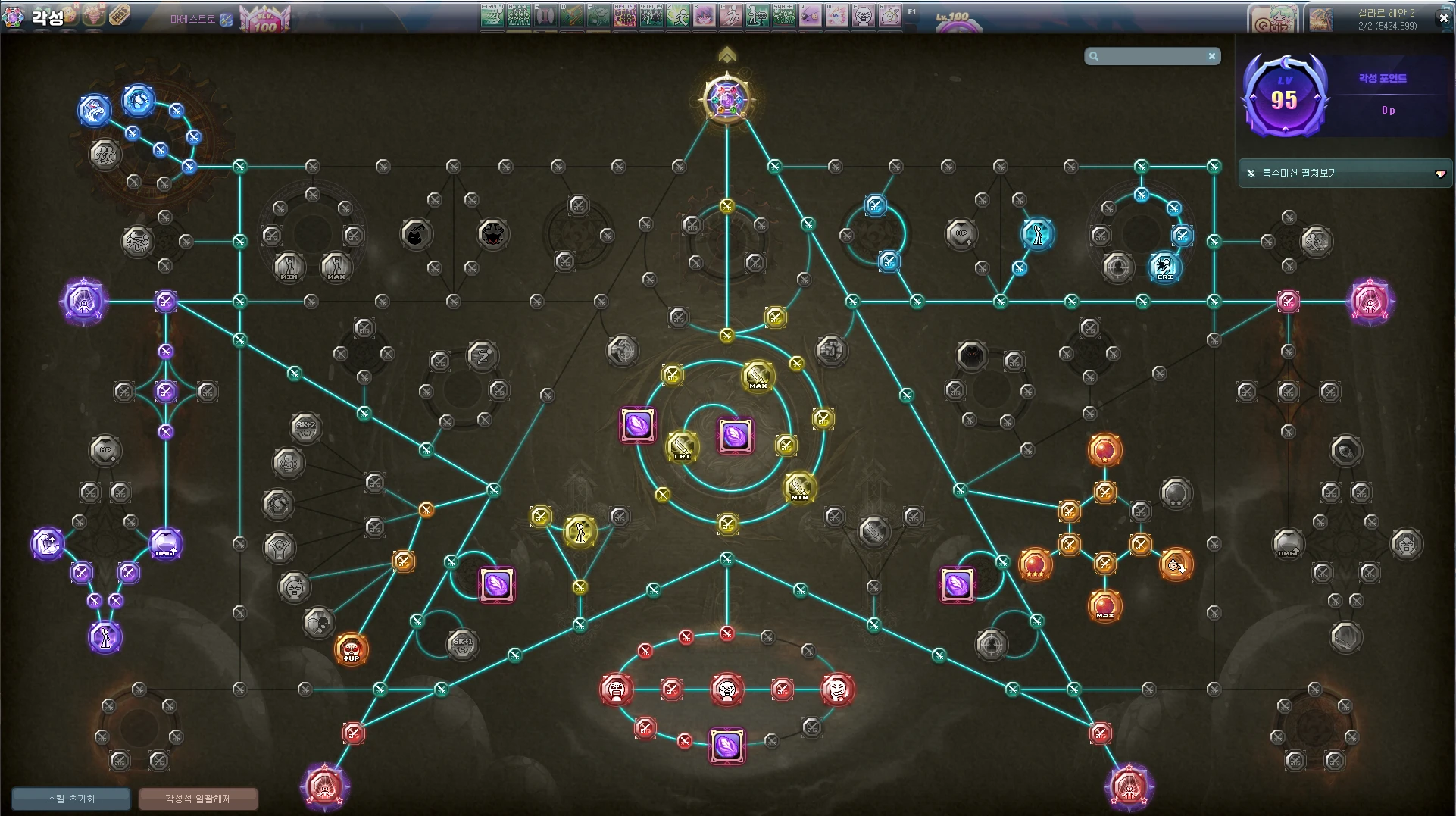Expand the 특수미션 펼쳐보기 dropdown
The height and width of the screenshot is (816, 1456).
[x=1440, y=174]
